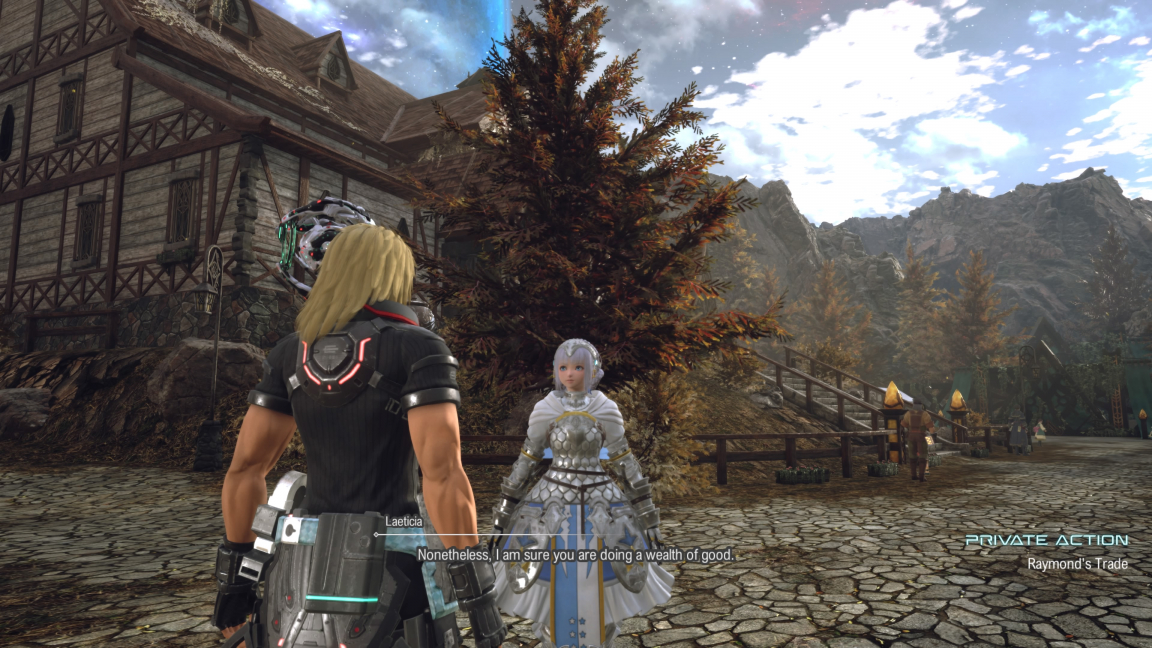Click the Private Action Raymond's Trade label
1152x648 pixels.
pos(1046,552)
